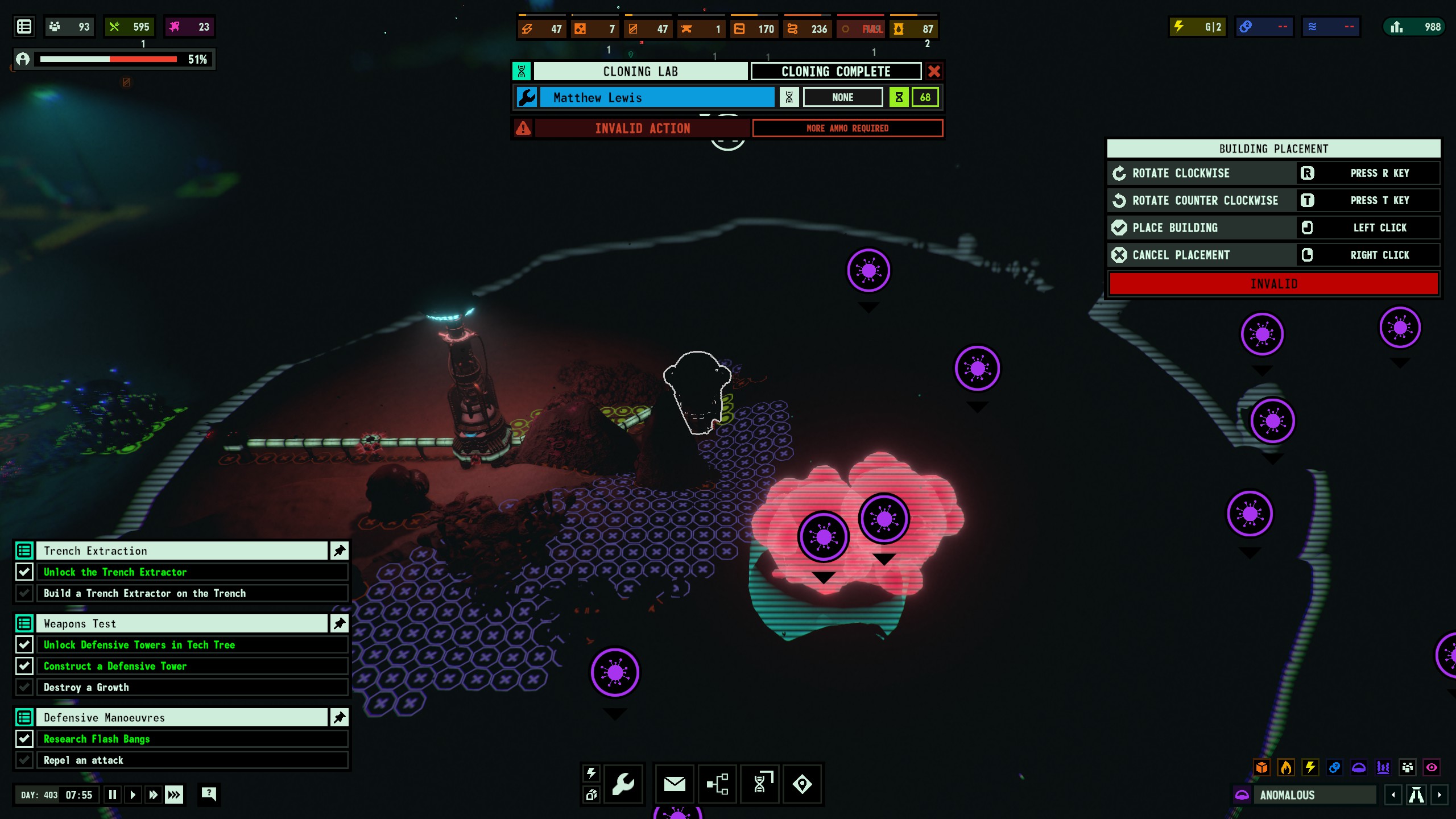This screenshot has width=1456, height=819.
Task: Select the Destroy a Growth objective
Action: click(192, 687)
